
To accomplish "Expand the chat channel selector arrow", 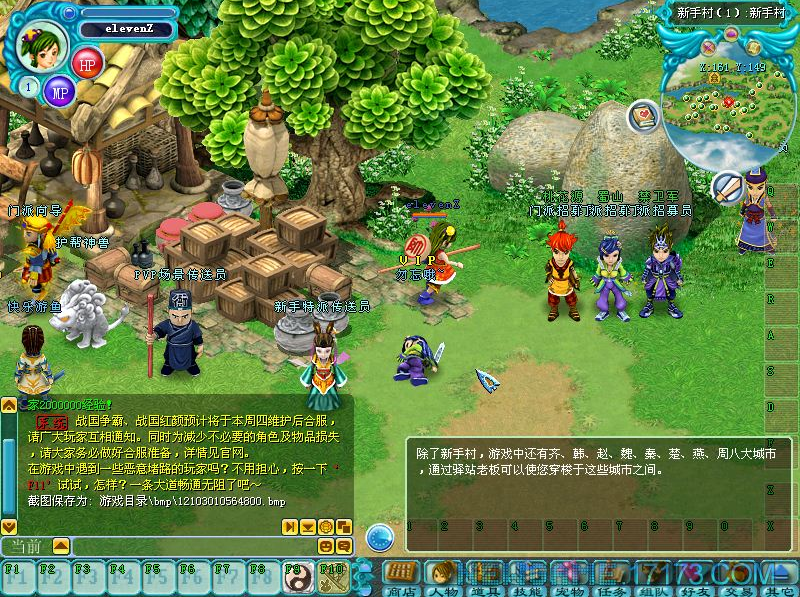I will tap(61, 546).
